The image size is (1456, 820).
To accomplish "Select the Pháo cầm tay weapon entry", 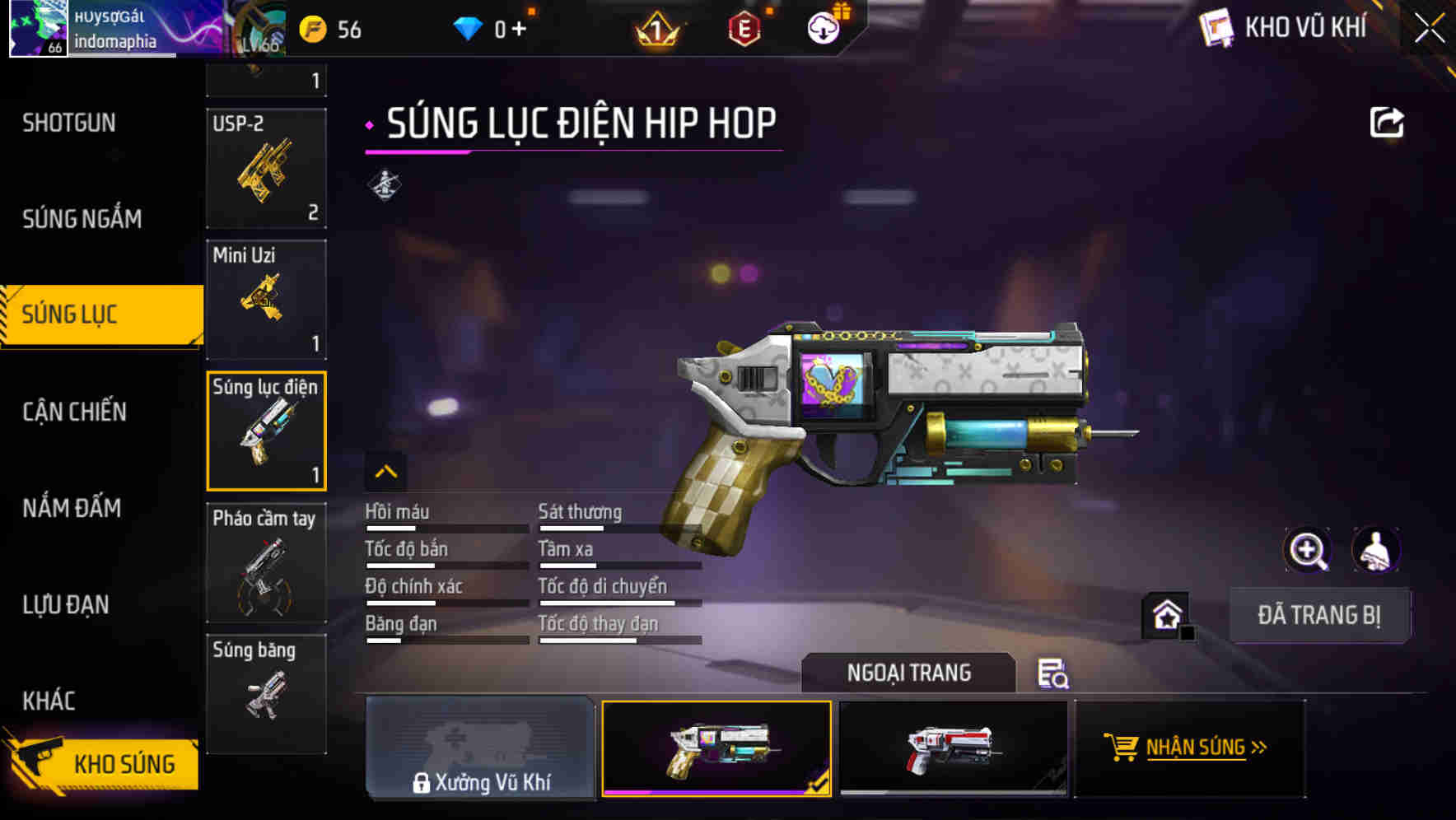I will click(x=265, y=562).
